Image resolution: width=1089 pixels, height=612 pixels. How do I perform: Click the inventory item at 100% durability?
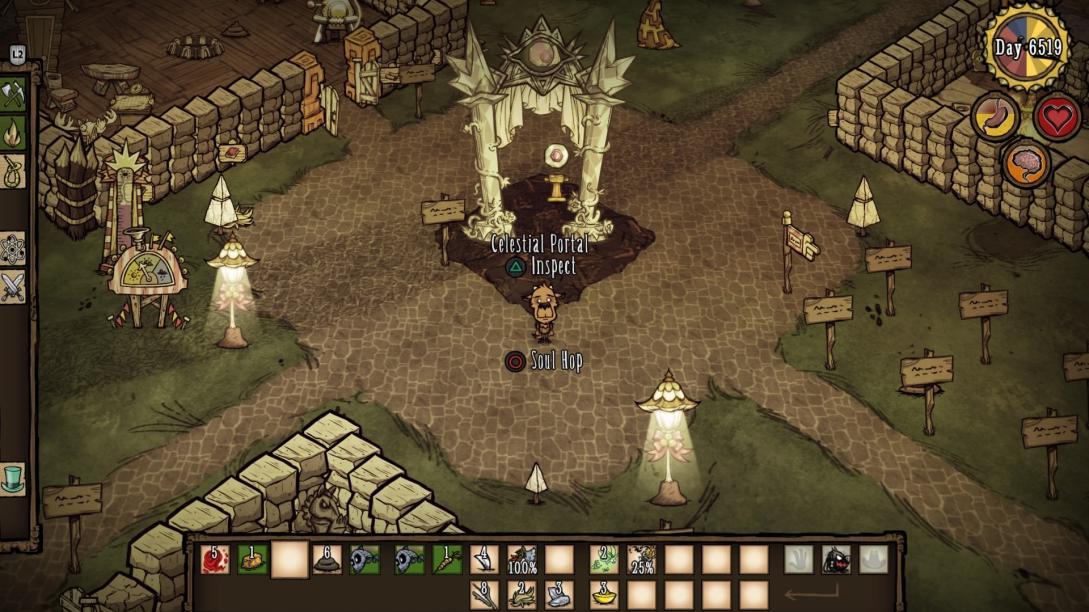(x=522, y=560)
